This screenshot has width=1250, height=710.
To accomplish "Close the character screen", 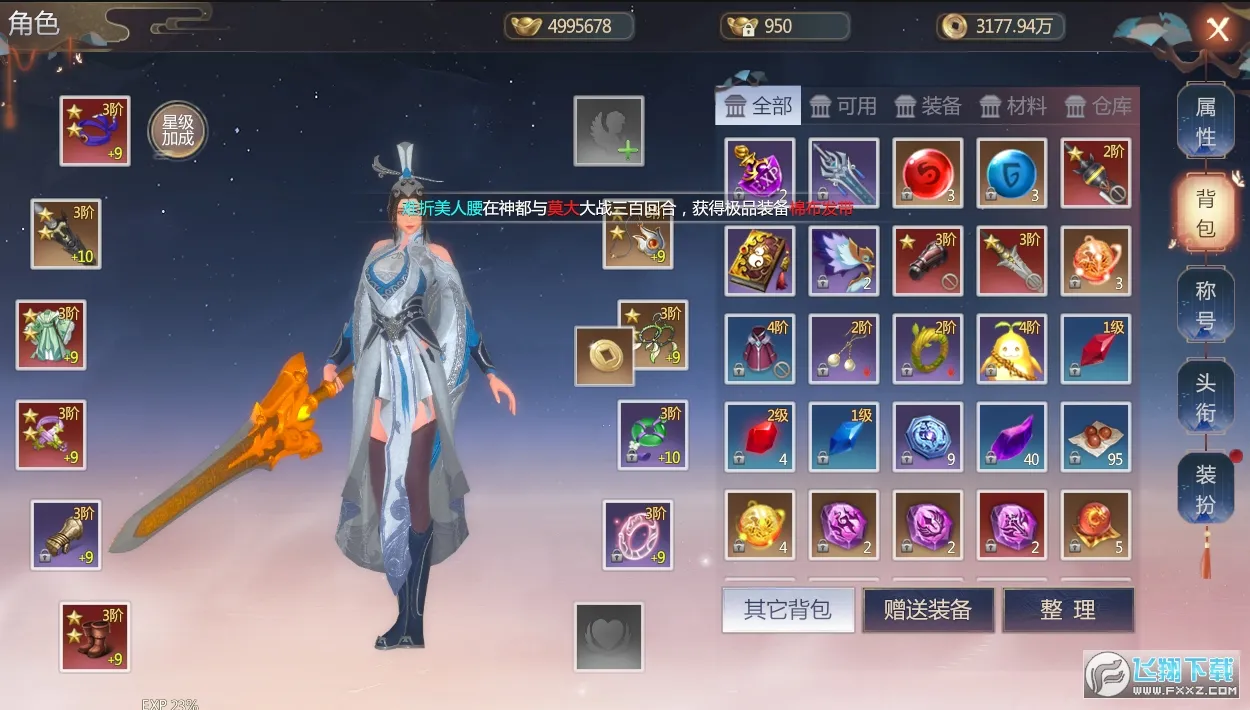I will click(1217, 29).
